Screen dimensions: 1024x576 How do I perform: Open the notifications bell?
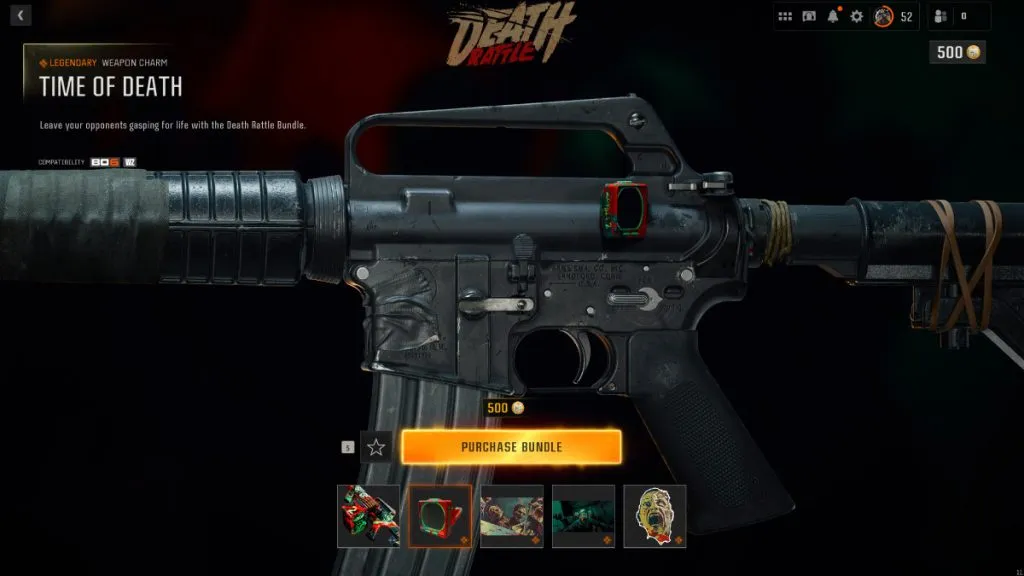coord(833,16)
